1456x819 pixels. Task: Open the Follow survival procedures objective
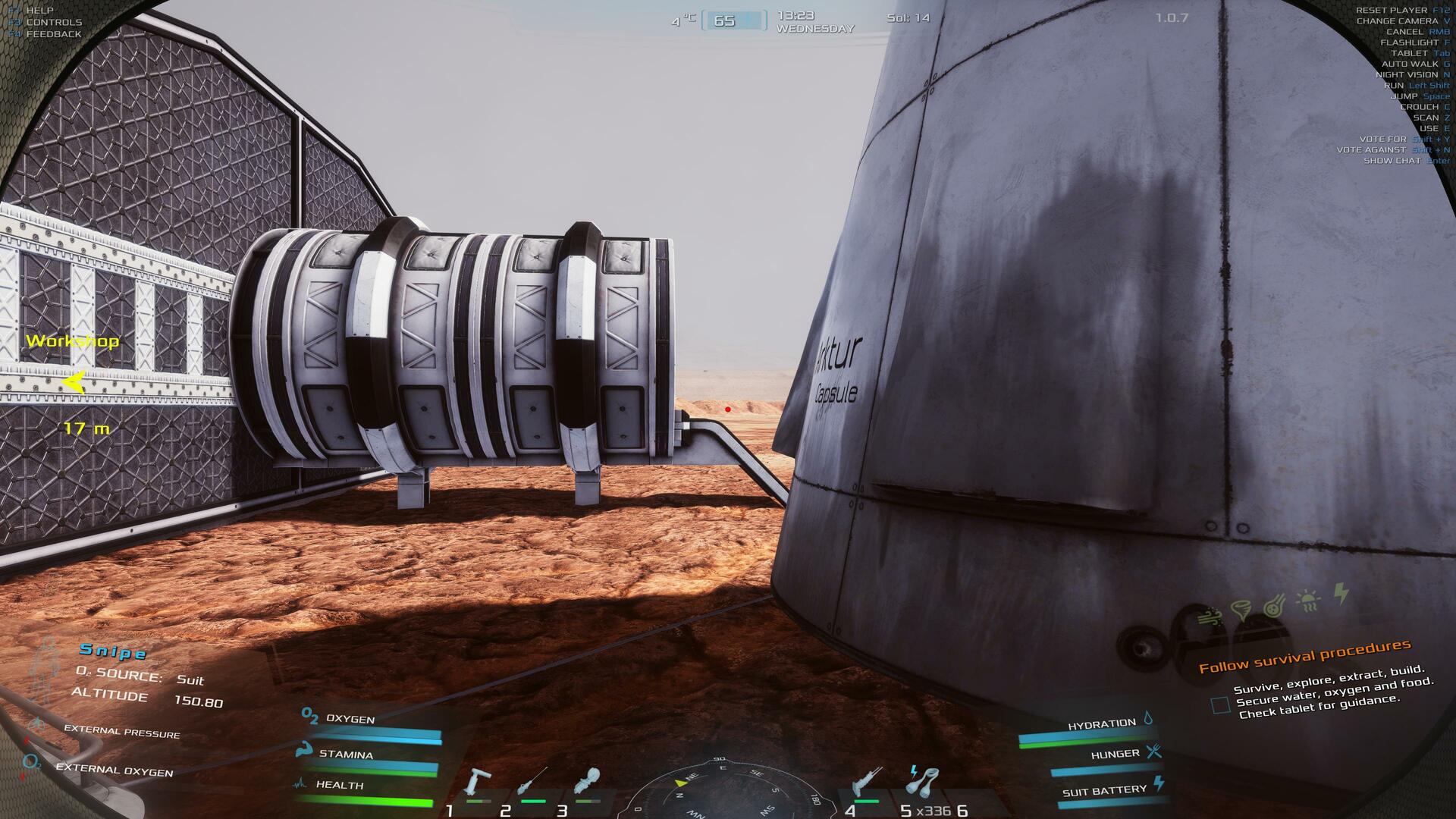pos(1304,656)
